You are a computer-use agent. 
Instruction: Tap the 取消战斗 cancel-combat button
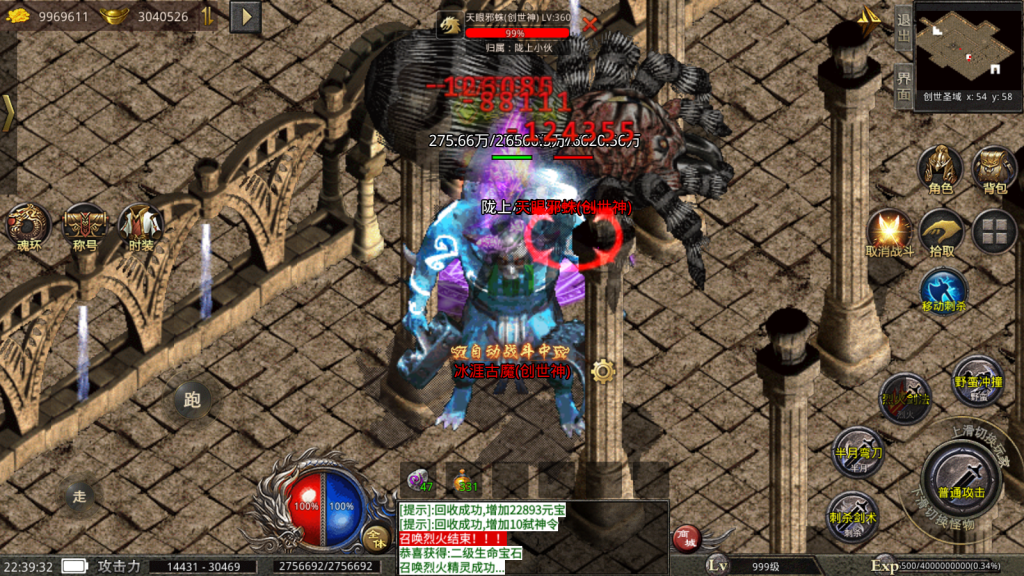pos(889,231)
